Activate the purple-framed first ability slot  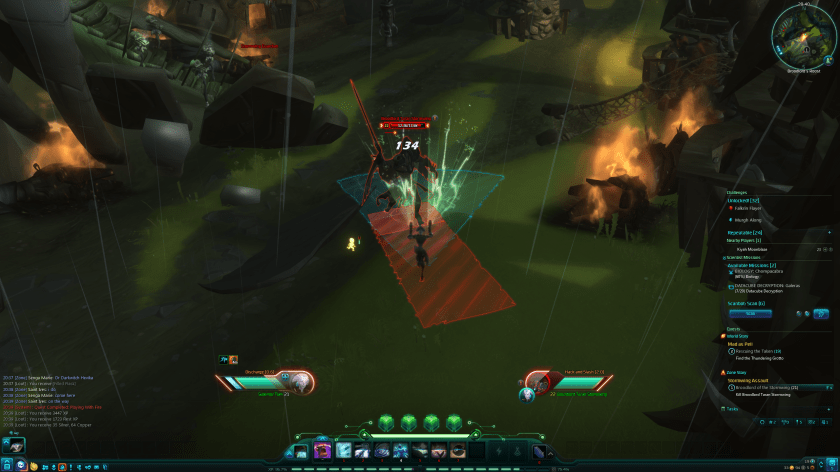coord(323,452)
